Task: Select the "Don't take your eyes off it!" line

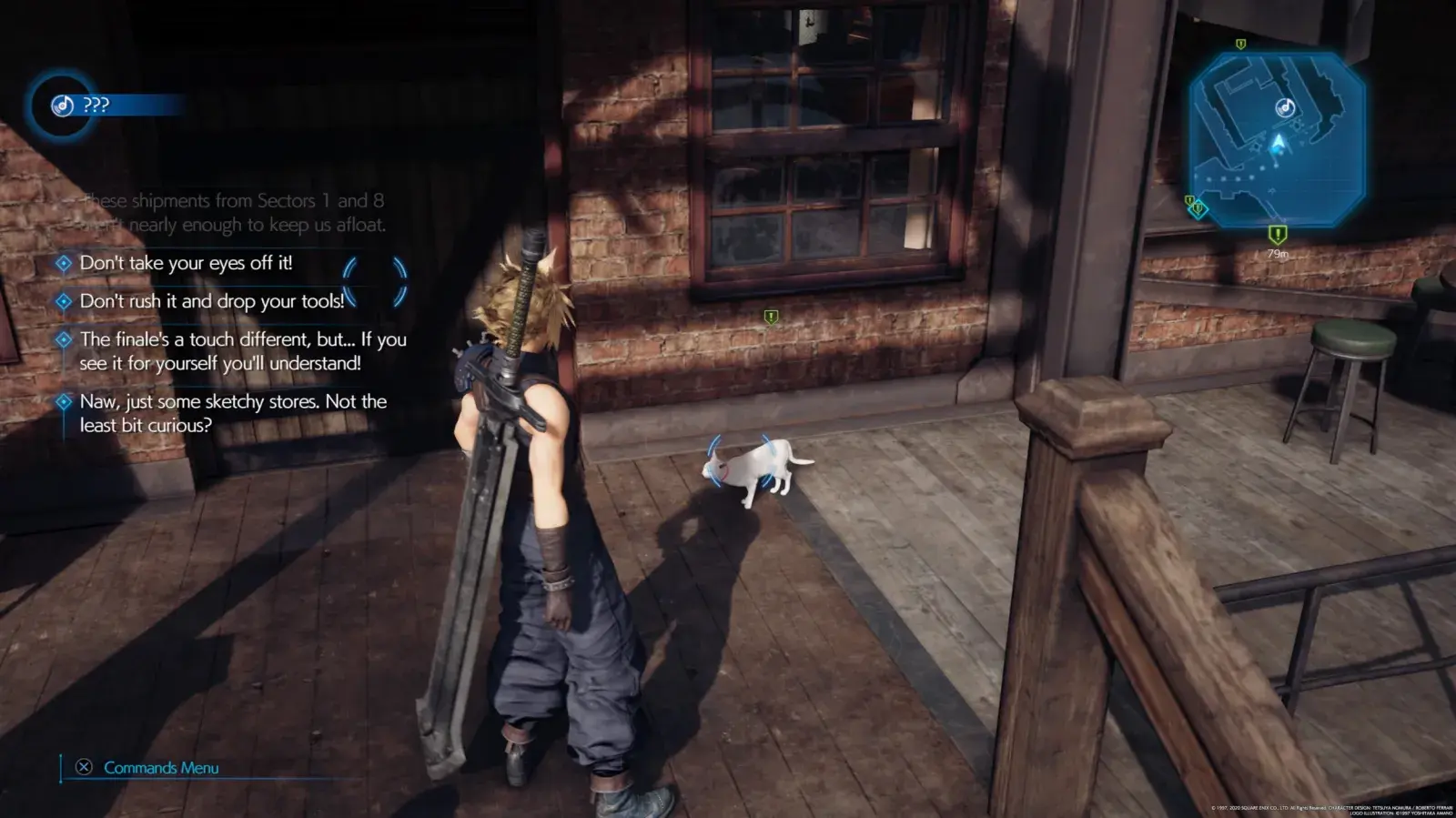Action: pyautogui.click(x=186, y=263)
